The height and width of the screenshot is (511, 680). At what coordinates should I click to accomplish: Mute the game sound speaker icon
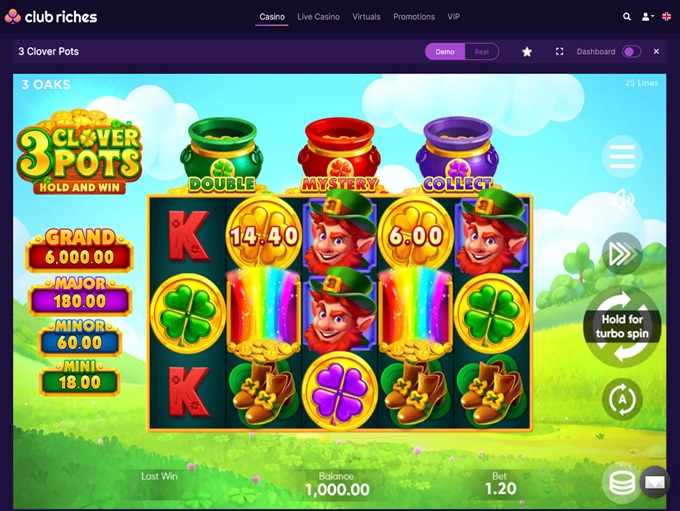622,200
